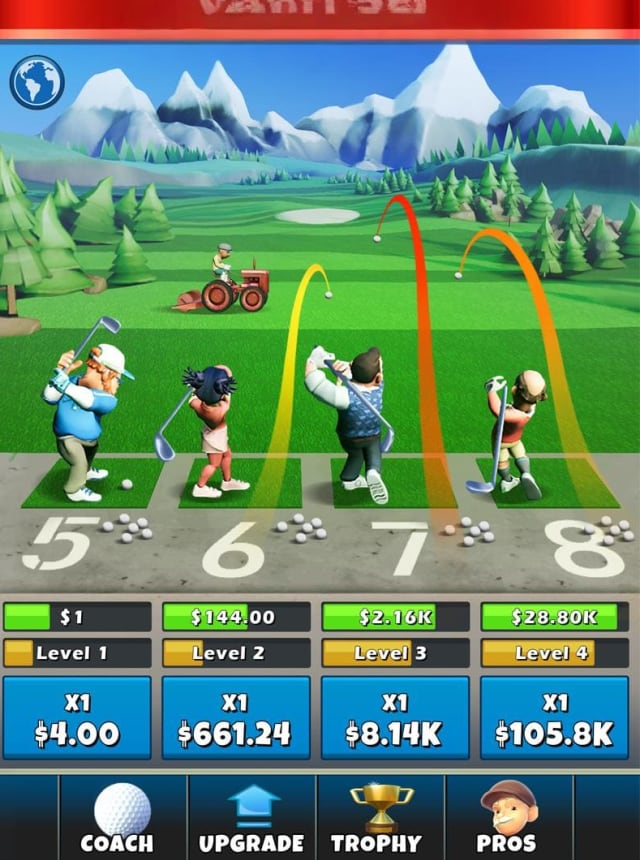Switch to the Upgrade tab
640x860 pixels.
tap(251, 818)
